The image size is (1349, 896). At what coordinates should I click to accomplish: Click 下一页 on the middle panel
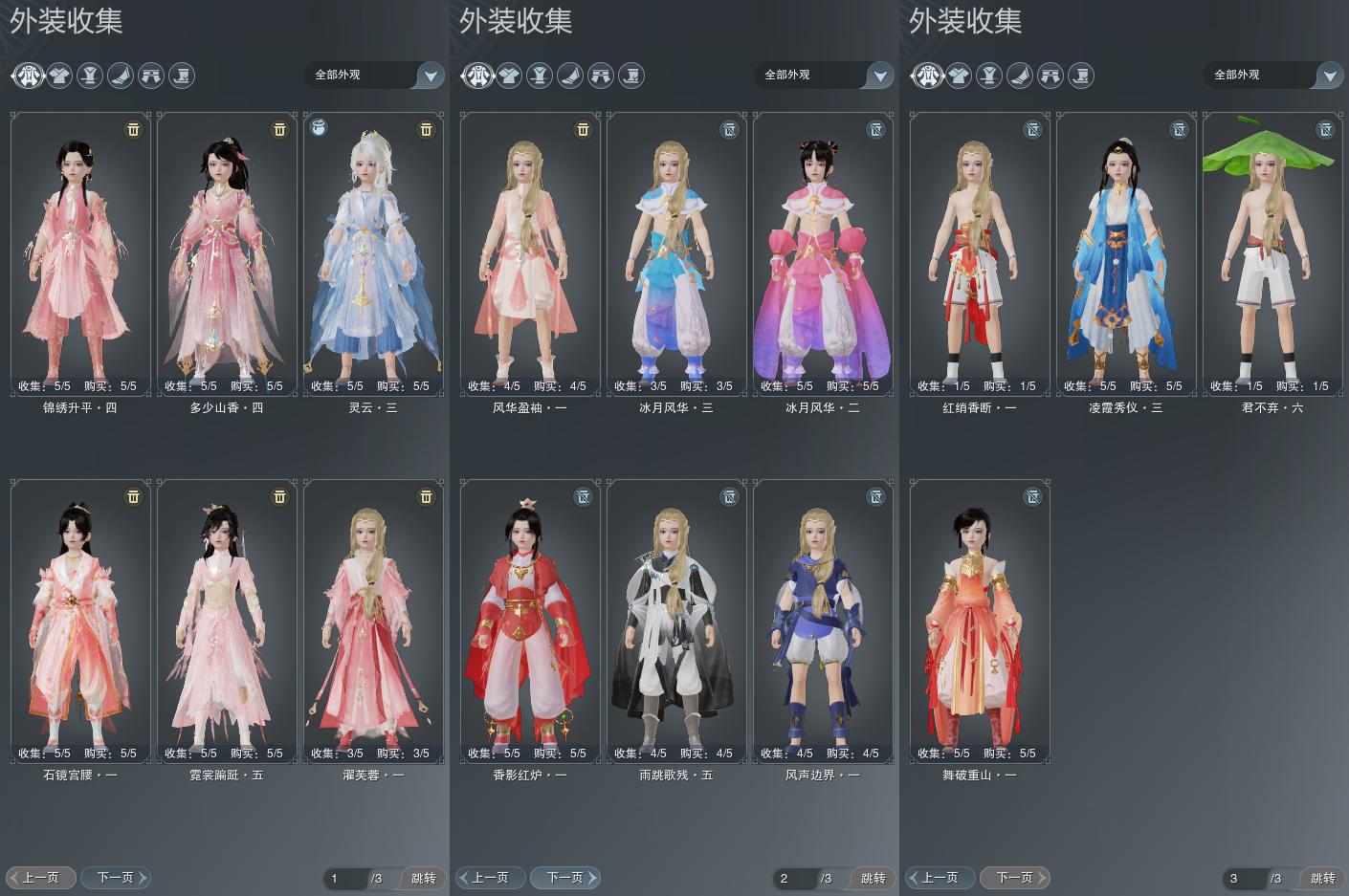(x=564, y=876)
